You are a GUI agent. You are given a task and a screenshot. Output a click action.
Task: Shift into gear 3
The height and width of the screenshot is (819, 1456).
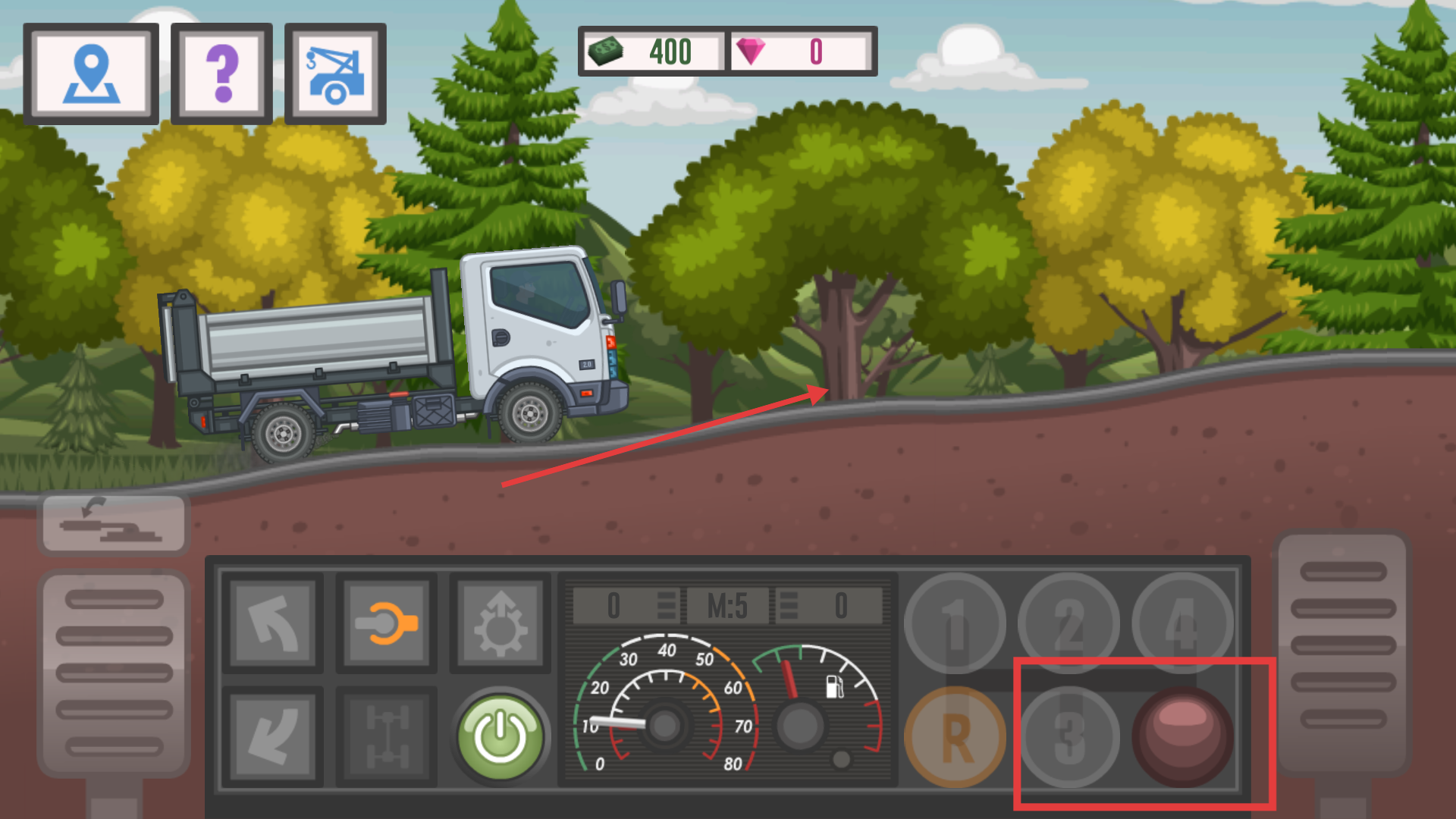coord(1069,736)
